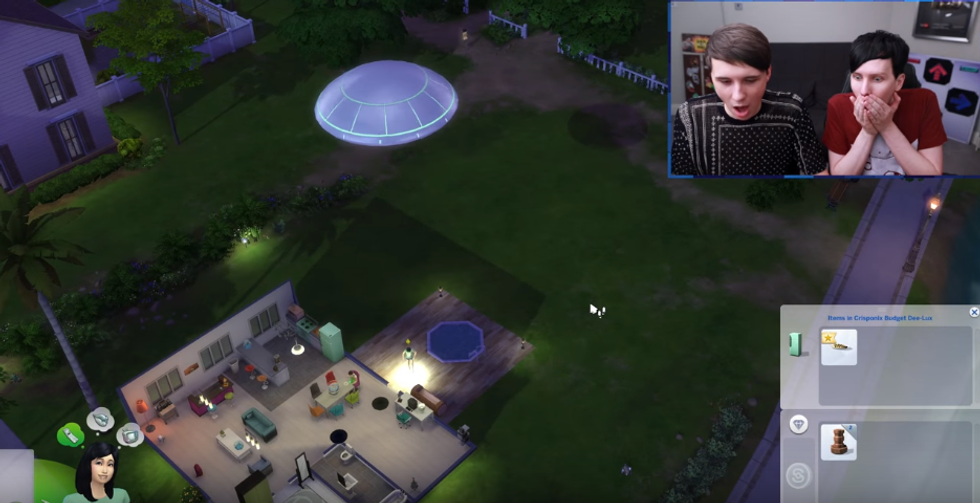
Task: Select the starred item in the fridge contents
Action: [838, 347]
